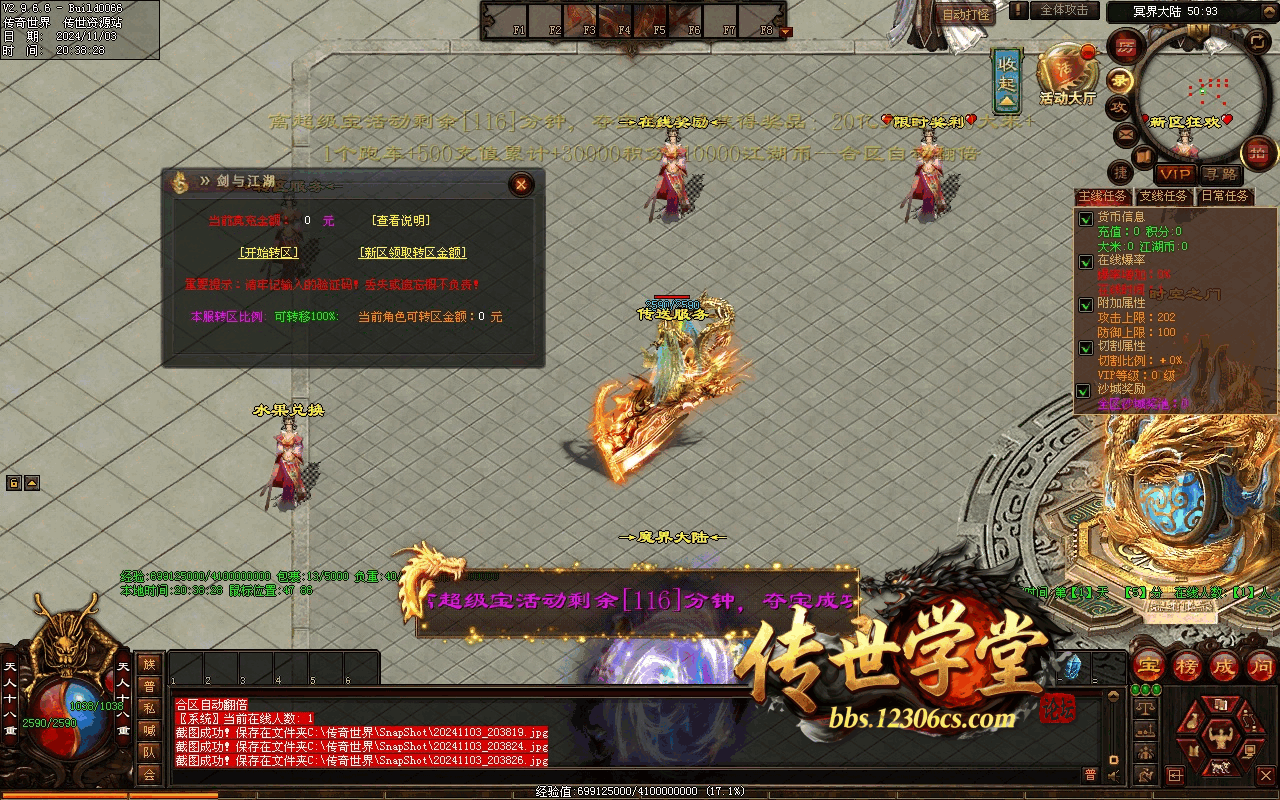Close the 剑与江湖 dialog window
1280x800 pixels.
point(521,184)
